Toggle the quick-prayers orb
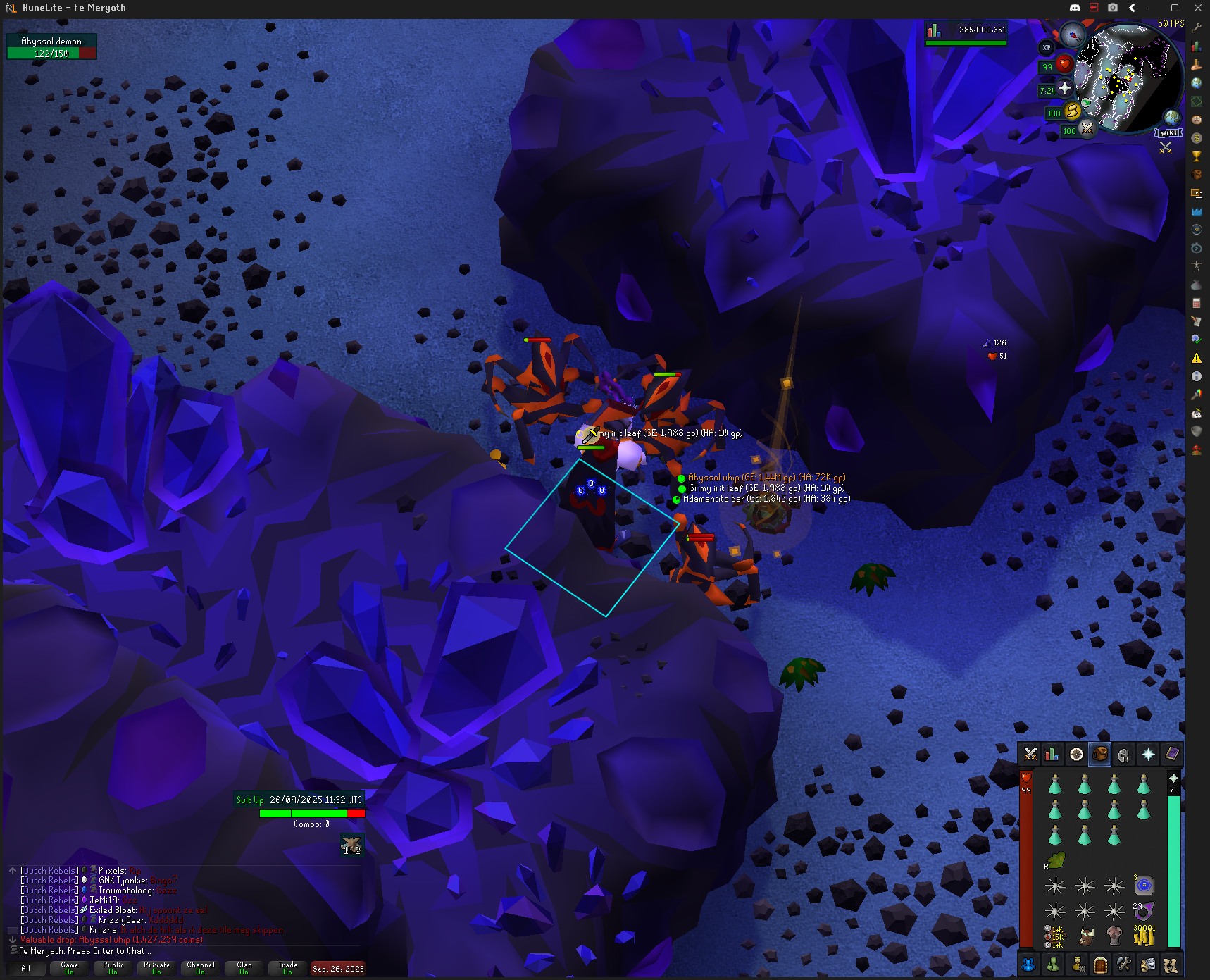1210x980 pixels. click(1064, 88)
